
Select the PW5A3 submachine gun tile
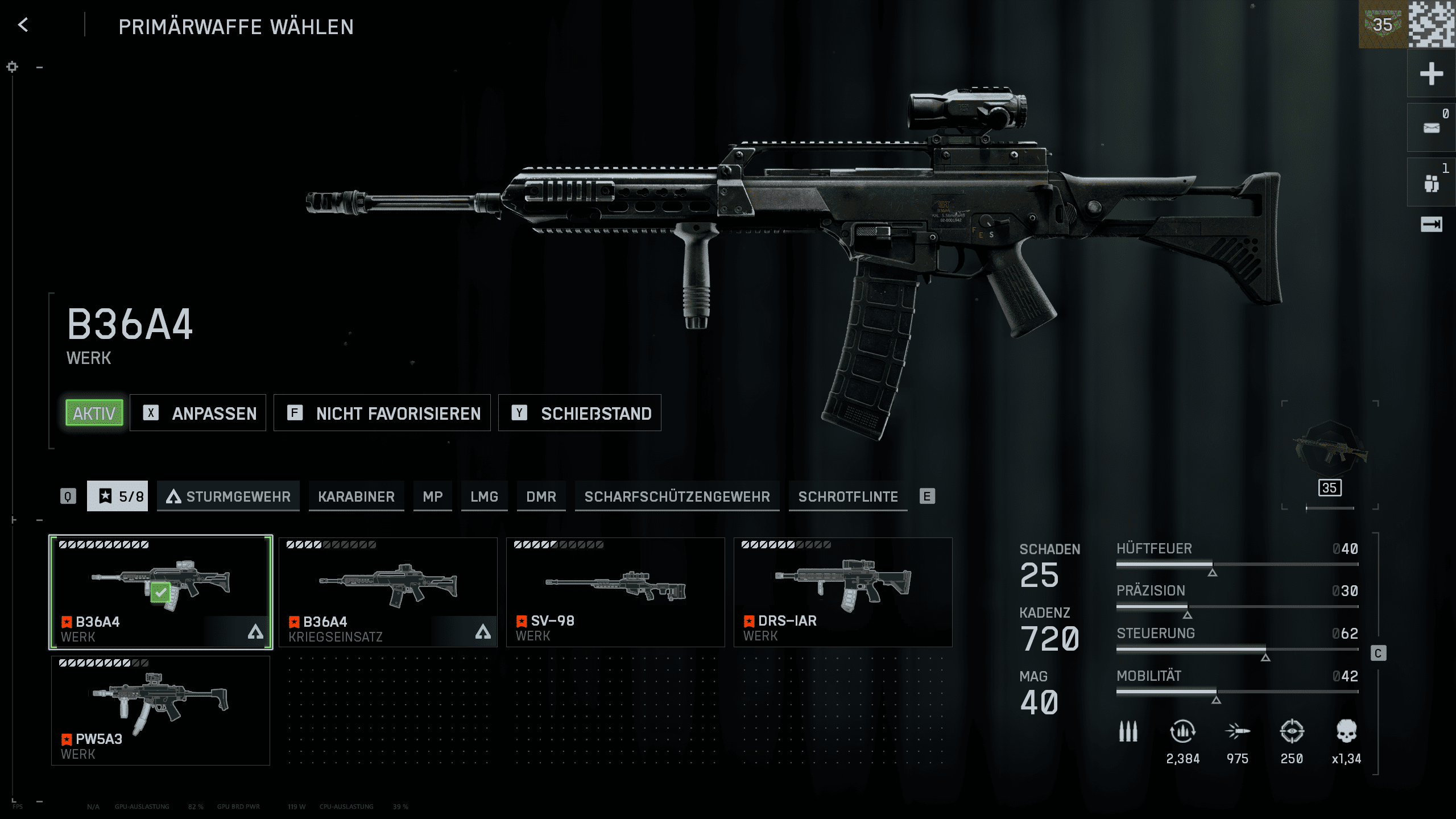click(160, 710)
